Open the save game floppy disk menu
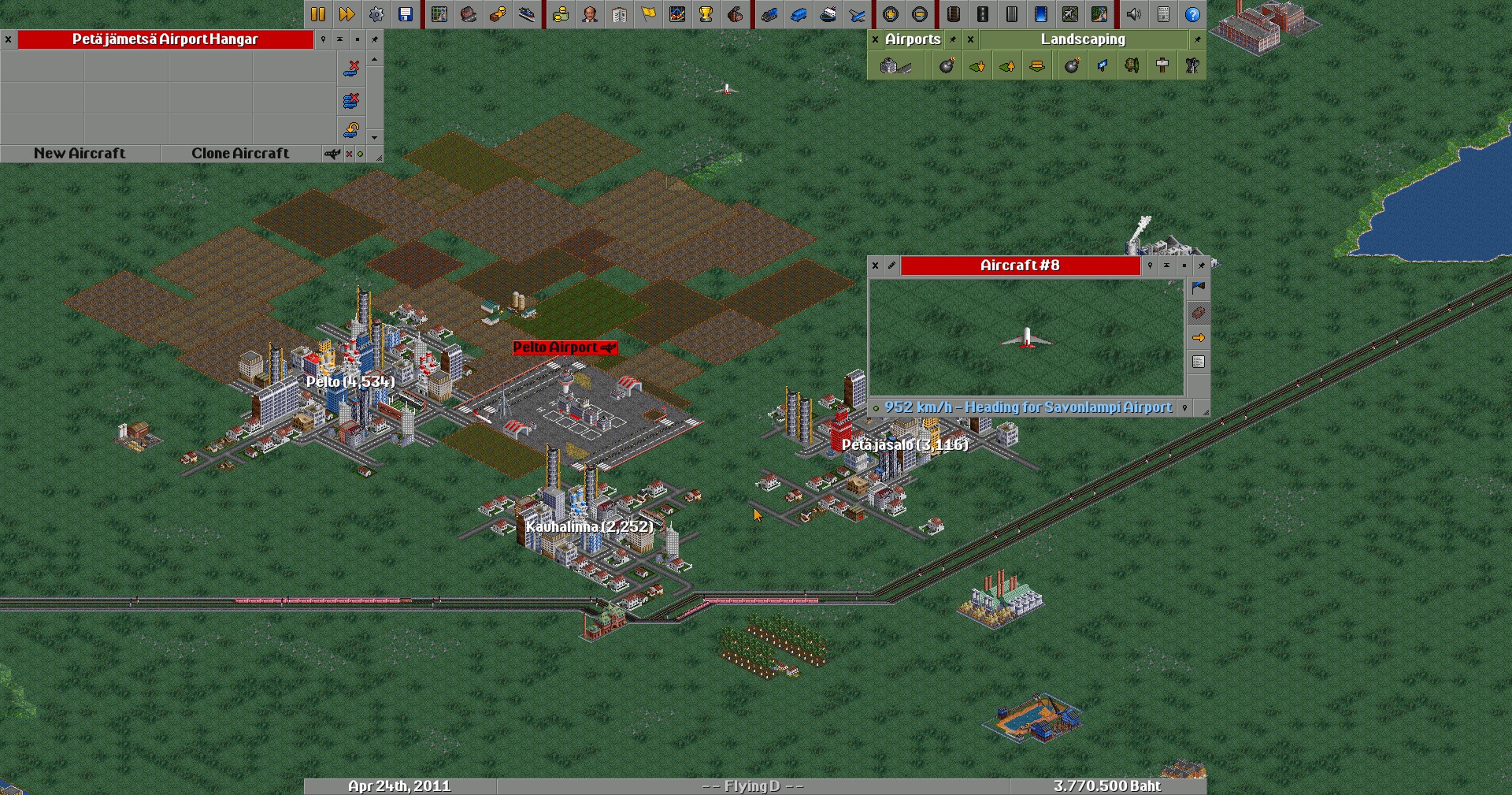Screen dimensions: 1512x795 406,14
